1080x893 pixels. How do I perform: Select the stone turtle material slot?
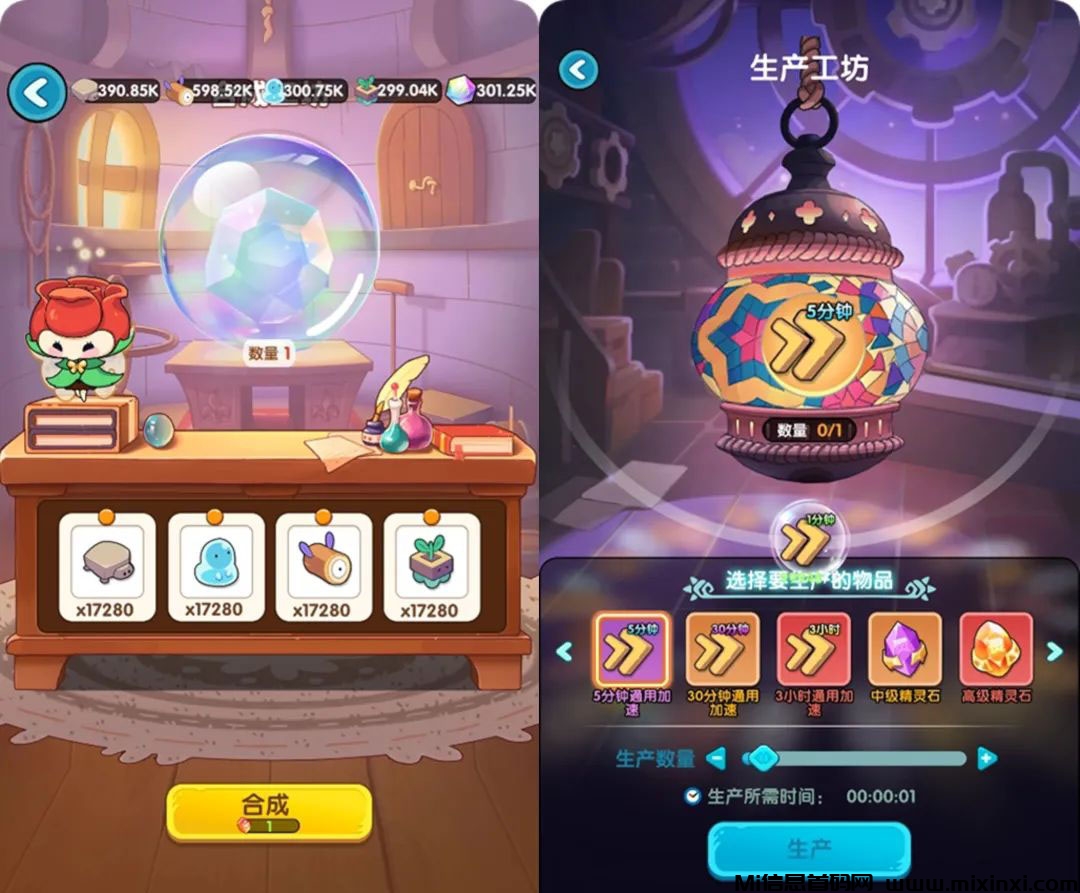107,567
